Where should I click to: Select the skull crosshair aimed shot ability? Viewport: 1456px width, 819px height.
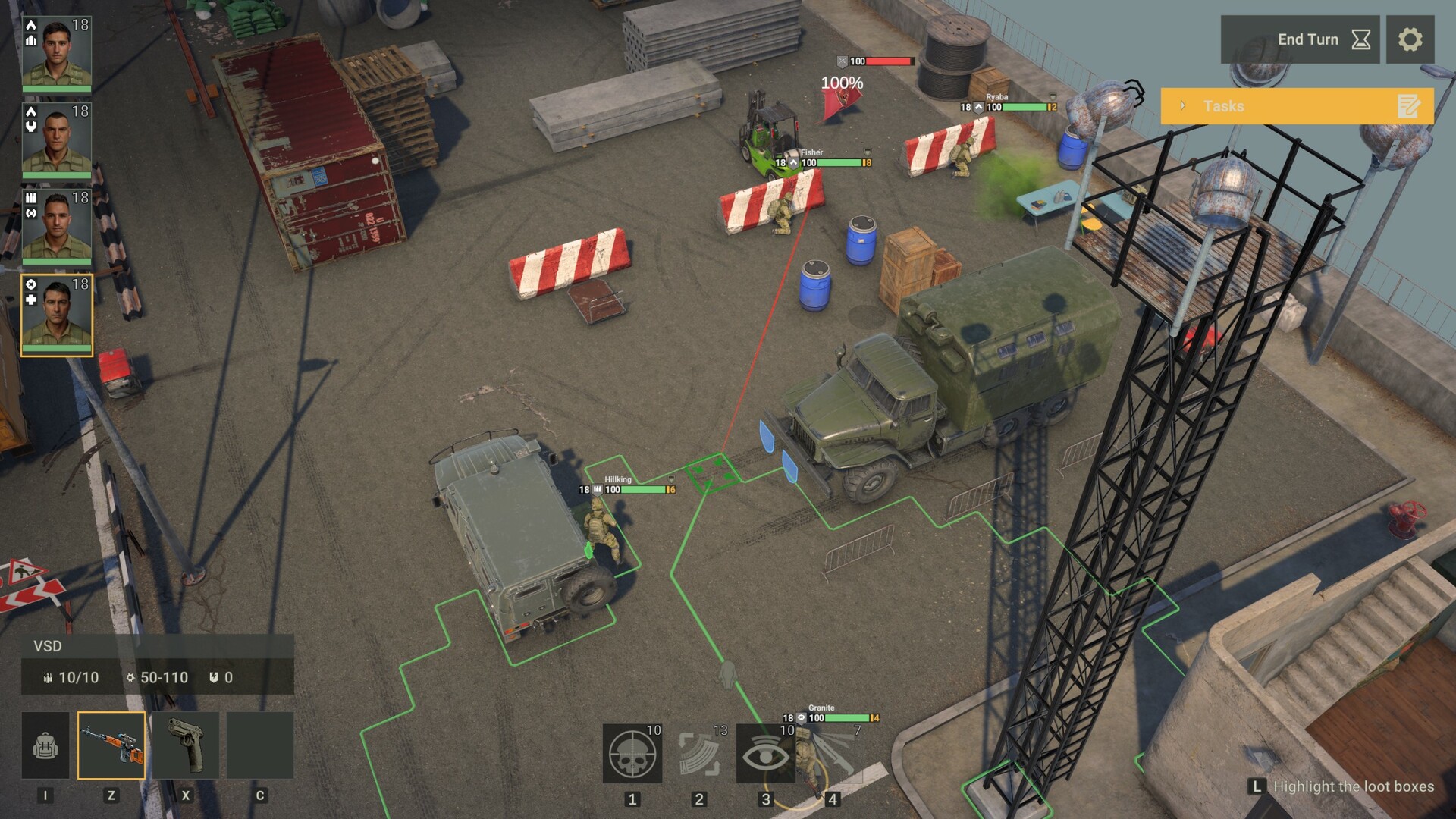(632, 755)
